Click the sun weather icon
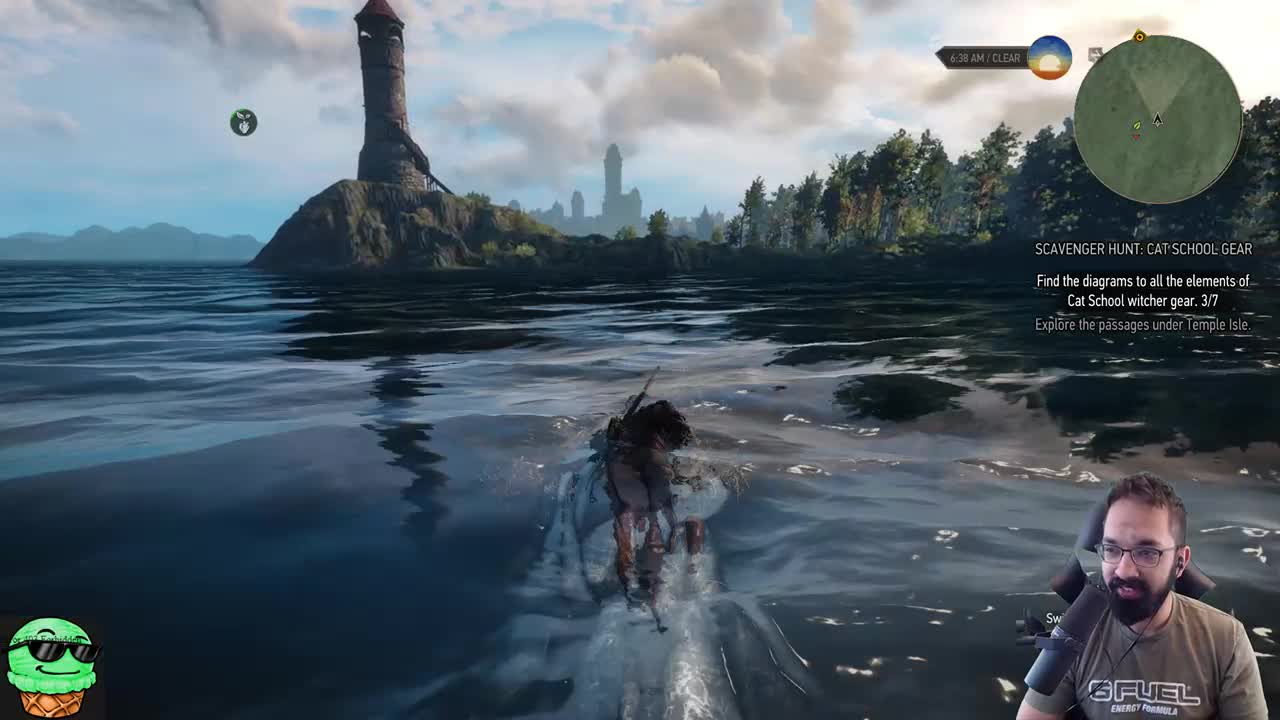The width and height of the screenshot is (1280, 720). pyautogui.click(x=1049, y=58)
